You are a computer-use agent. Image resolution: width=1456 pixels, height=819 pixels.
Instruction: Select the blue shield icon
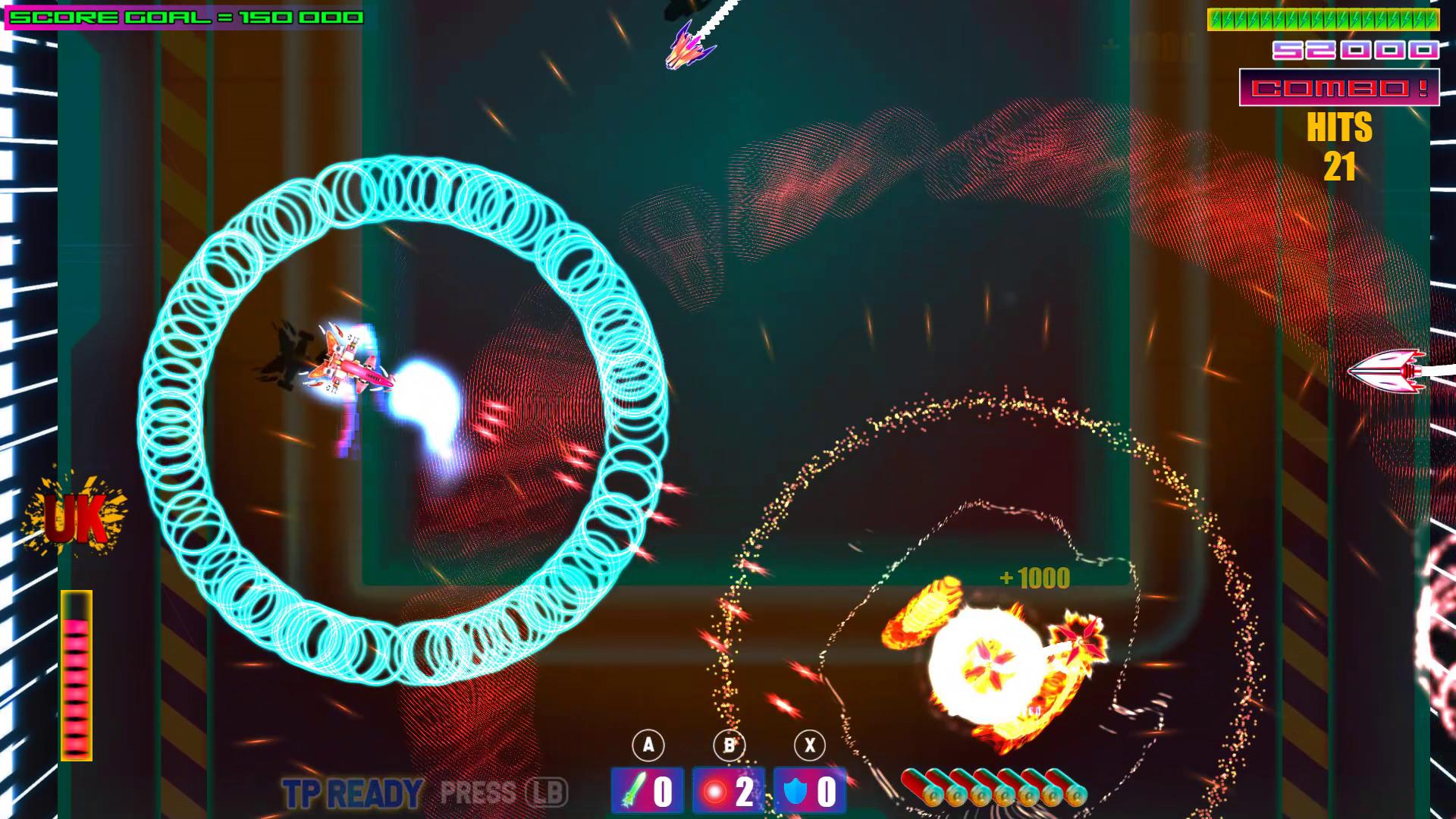(794, 791)
